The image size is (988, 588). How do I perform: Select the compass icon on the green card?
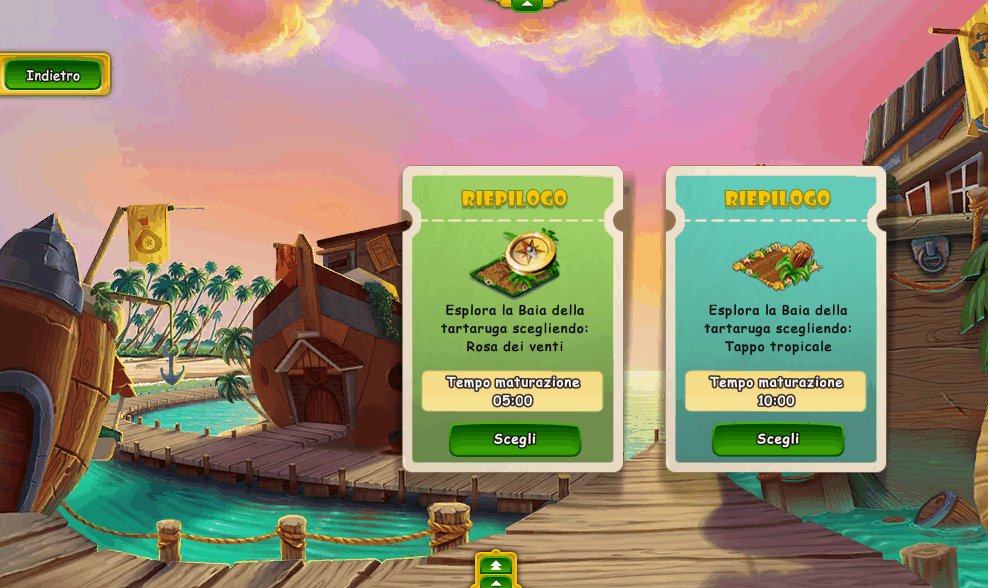click(516, 261)
